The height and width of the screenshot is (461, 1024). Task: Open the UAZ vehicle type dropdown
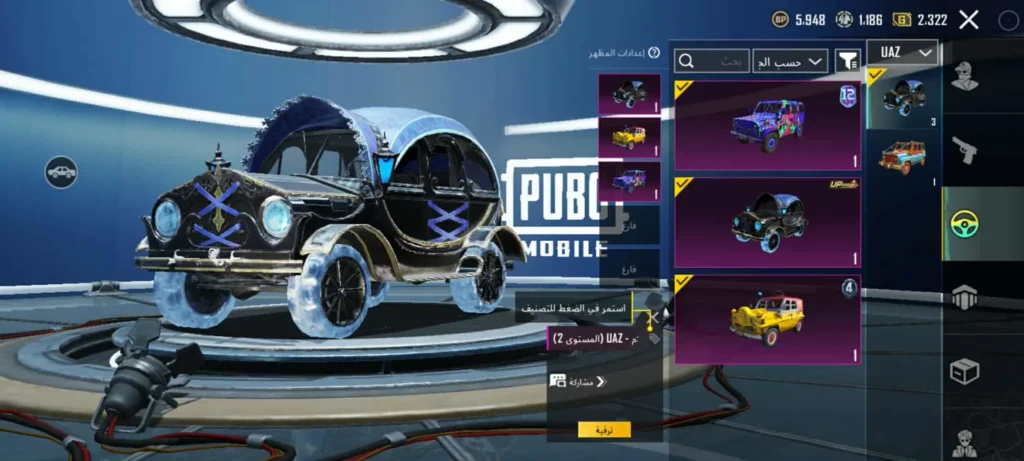point(902,52)
